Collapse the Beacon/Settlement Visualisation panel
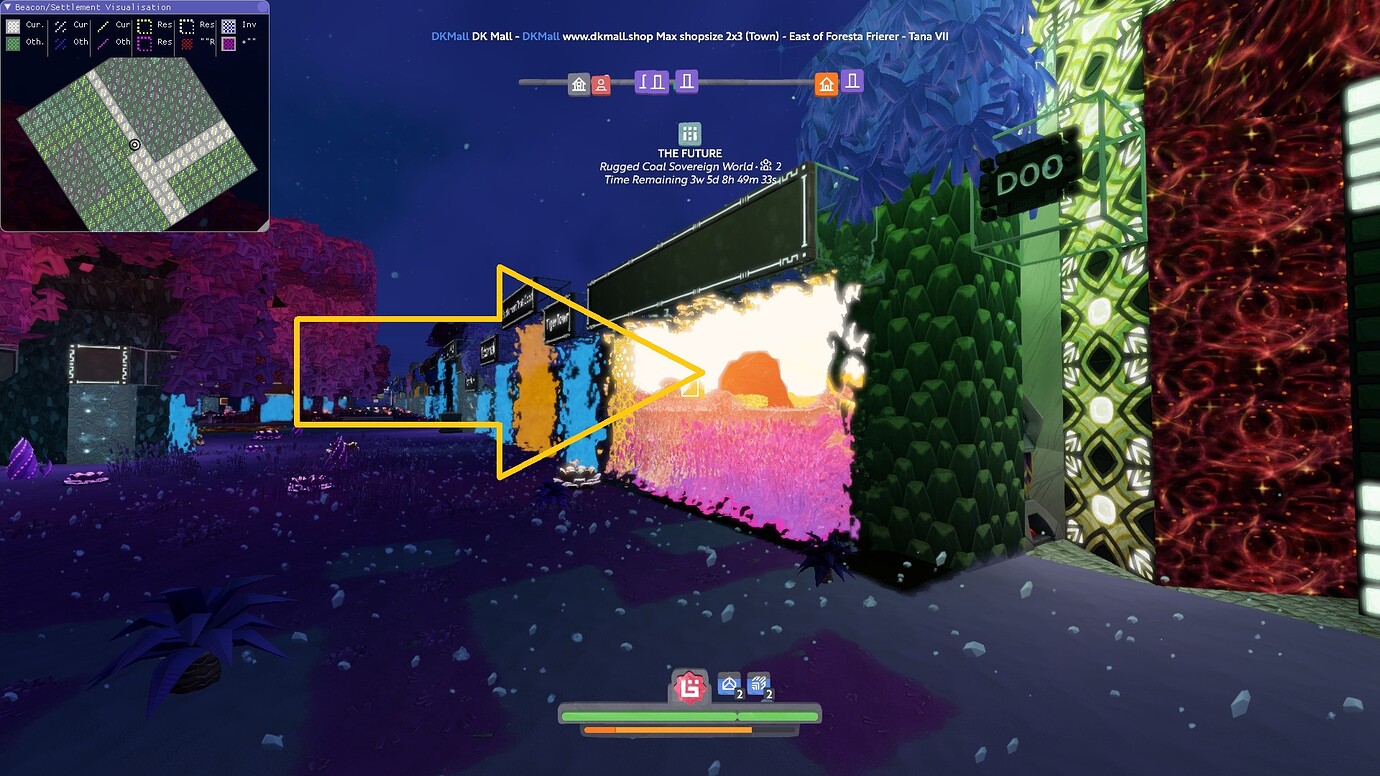This screenshot has width=1380, height=776. tap(8, 8)
